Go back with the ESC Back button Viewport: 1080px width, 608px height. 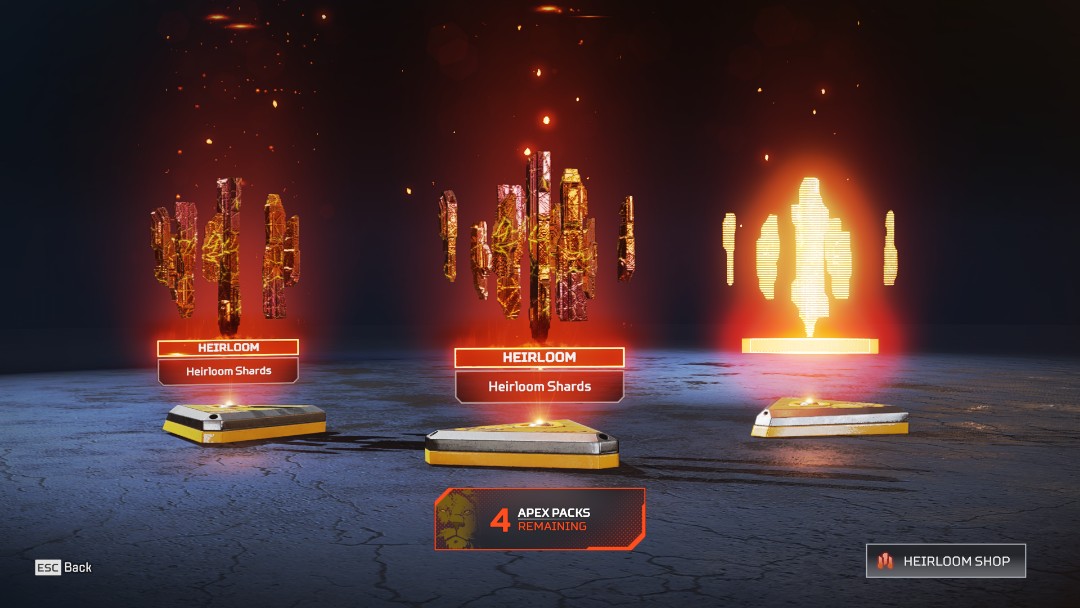coord(64,567)
